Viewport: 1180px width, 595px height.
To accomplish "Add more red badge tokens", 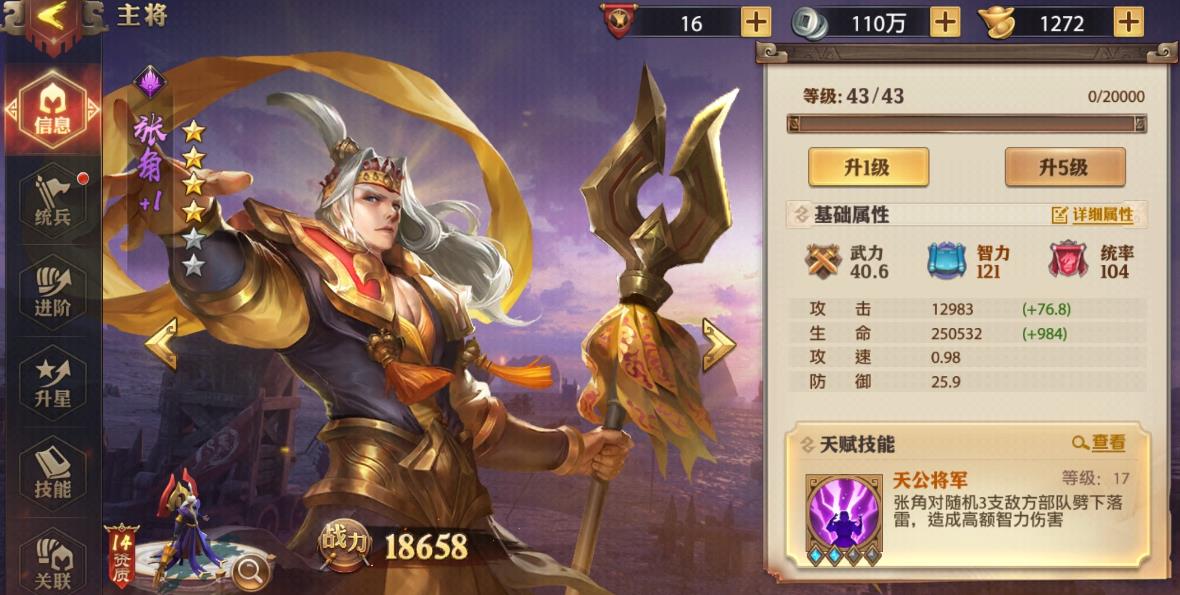I will point(756,21).
